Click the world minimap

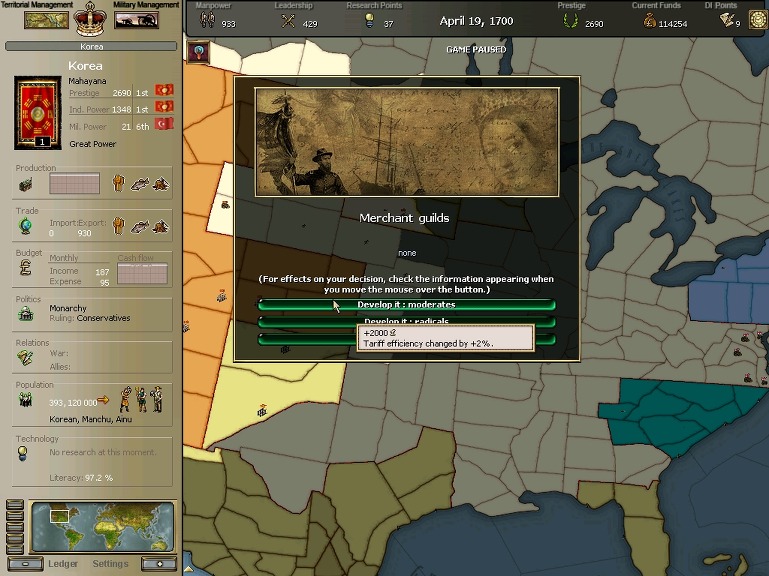[102, 527]
